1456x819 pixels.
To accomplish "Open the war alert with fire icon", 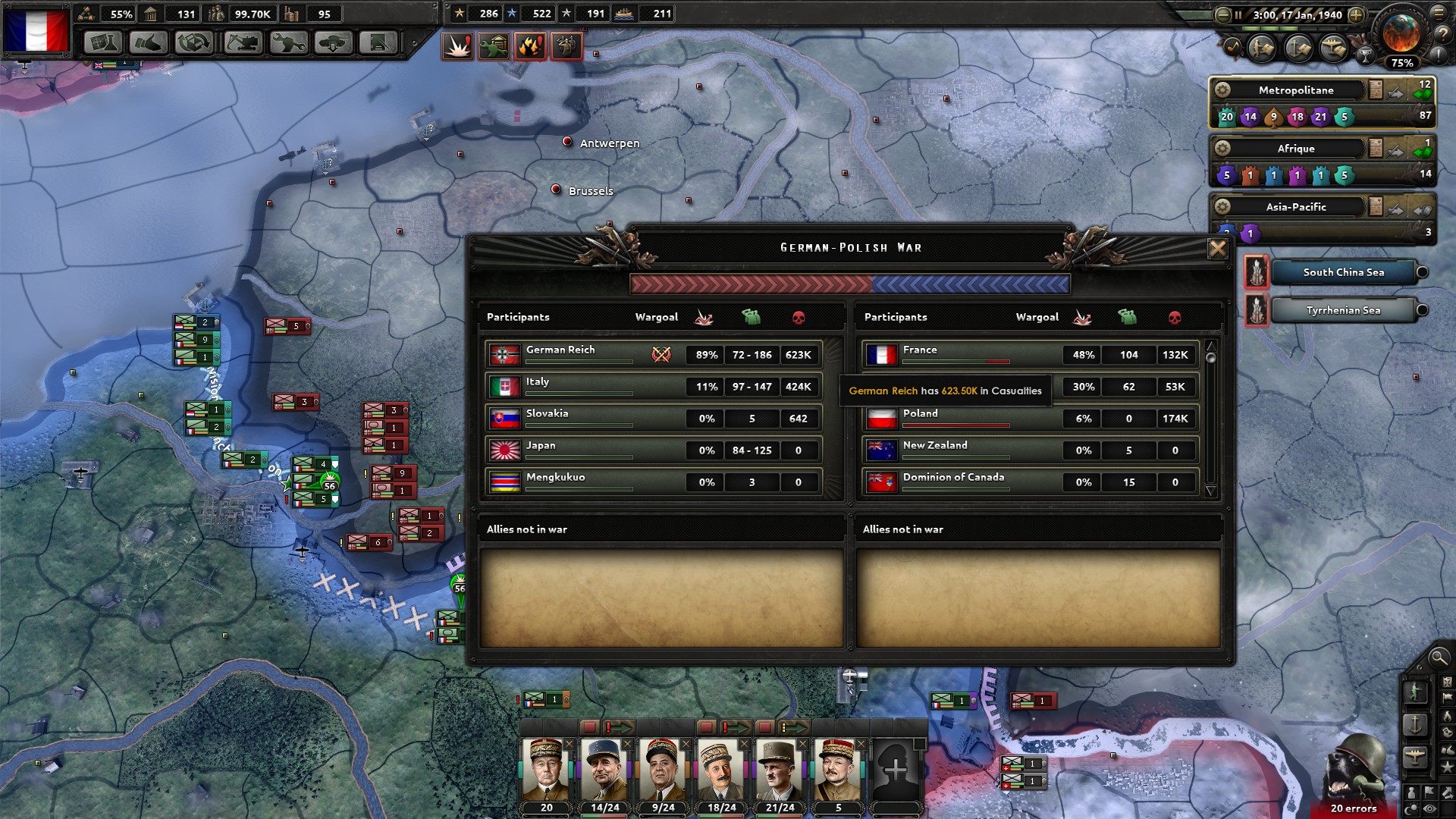I will pyautogui.click(x=530, y=46).
